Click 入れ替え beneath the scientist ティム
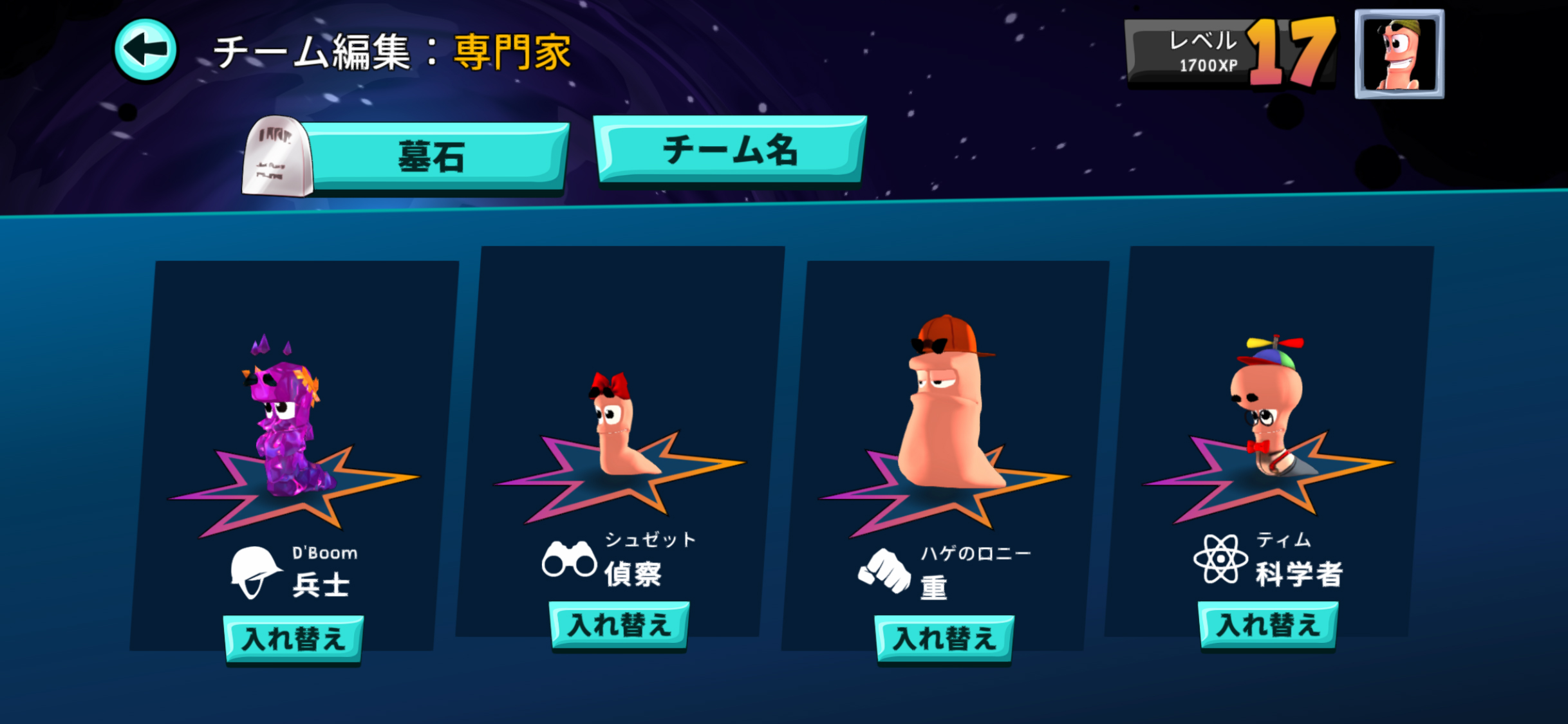 pyautogui.click(x=1269, y=624)
